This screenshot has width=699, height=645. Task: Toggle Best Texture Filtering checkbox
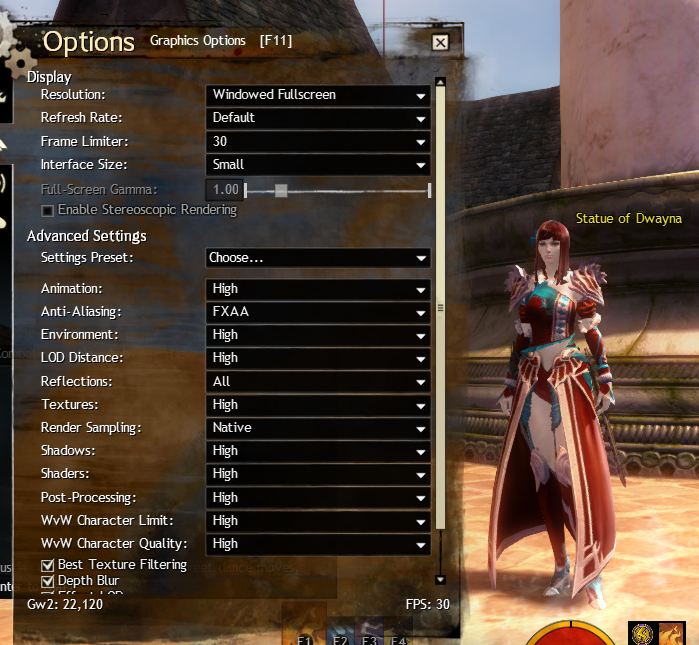(x=47, y=565)
